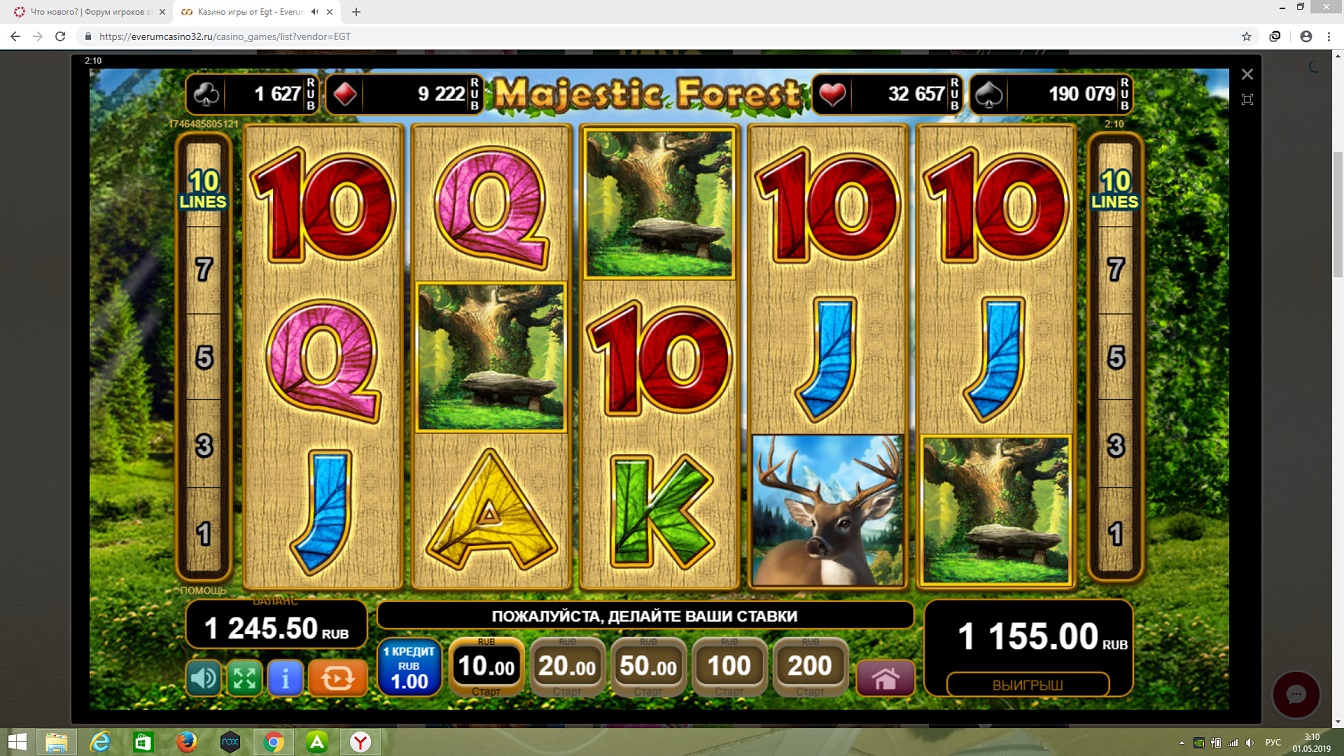Spin with the 100 bet
Viewport: 1344px width, 756px height.
click(729, 666)
